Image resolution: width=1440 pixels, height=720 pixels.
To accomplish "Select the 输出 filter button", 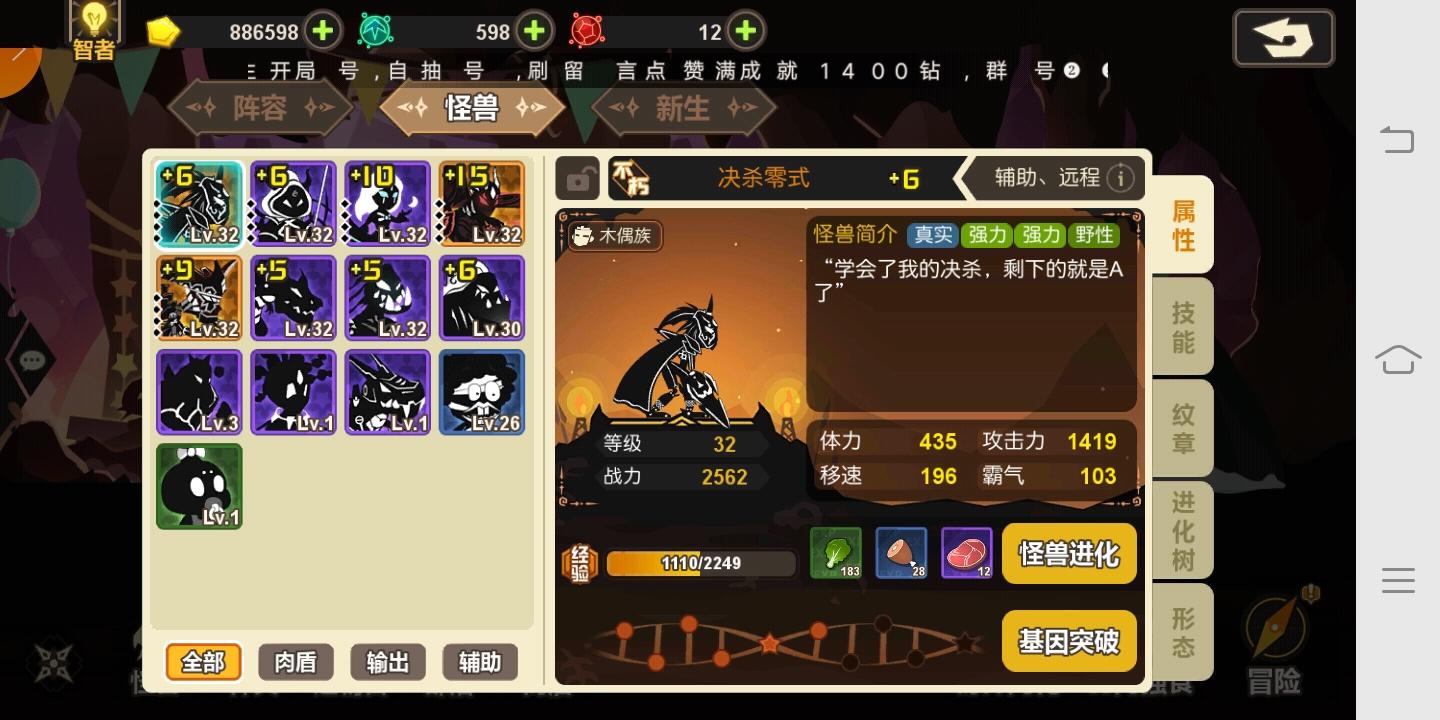I will click(387, 662).
